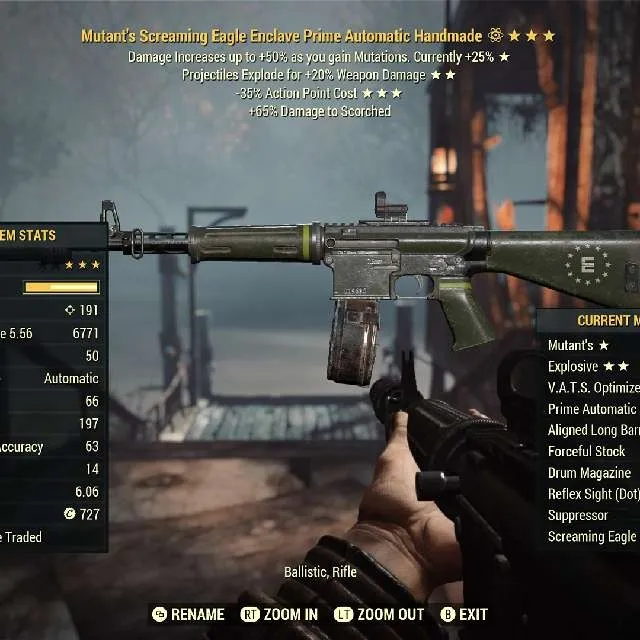Select the Drum Magazine mod

pos(589,473)
